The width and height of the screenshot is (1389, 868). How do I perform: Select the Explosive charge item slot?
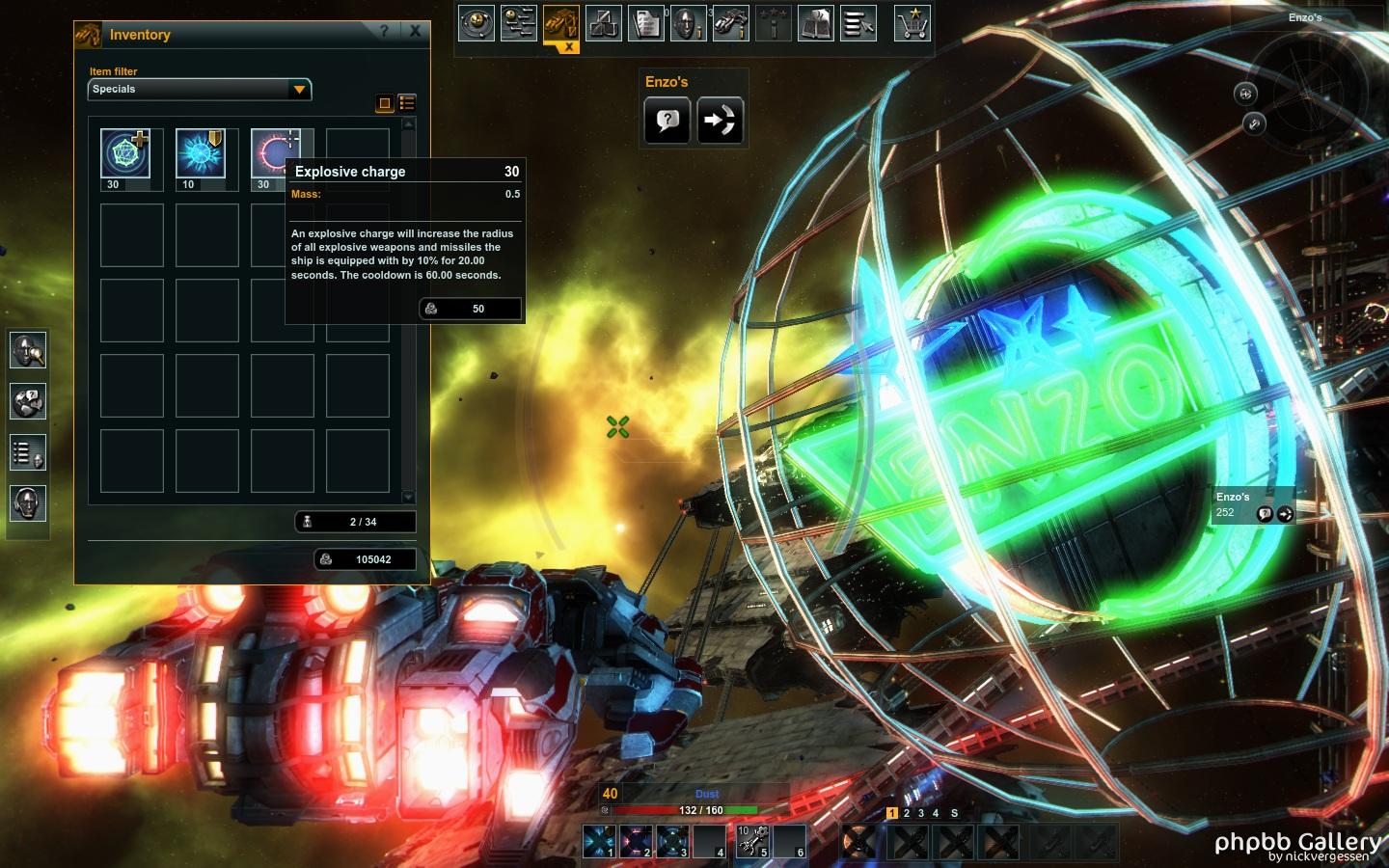tap(274, 153)
